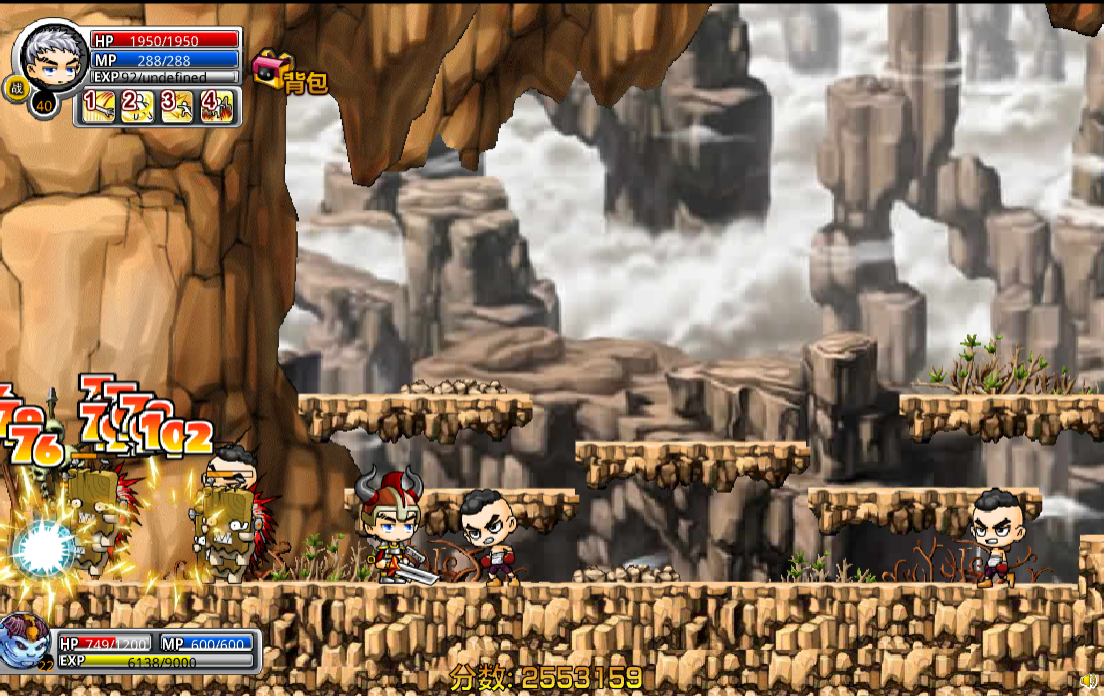Viewport: 1104px width, 696px height.
Task: Toggle the sound speaker icon
Action: (1089, 682)
